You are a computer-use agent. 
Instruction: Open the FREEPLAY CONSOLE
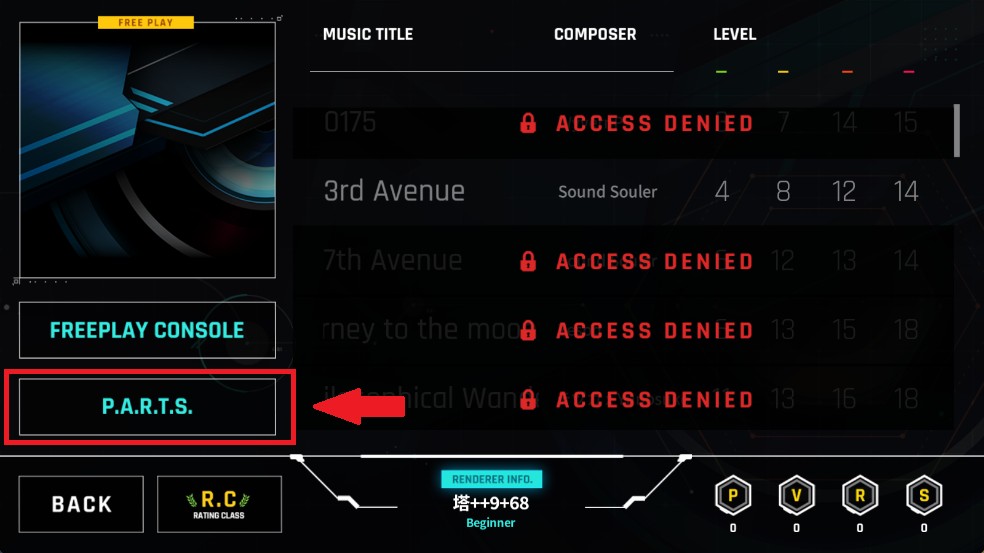147,330
